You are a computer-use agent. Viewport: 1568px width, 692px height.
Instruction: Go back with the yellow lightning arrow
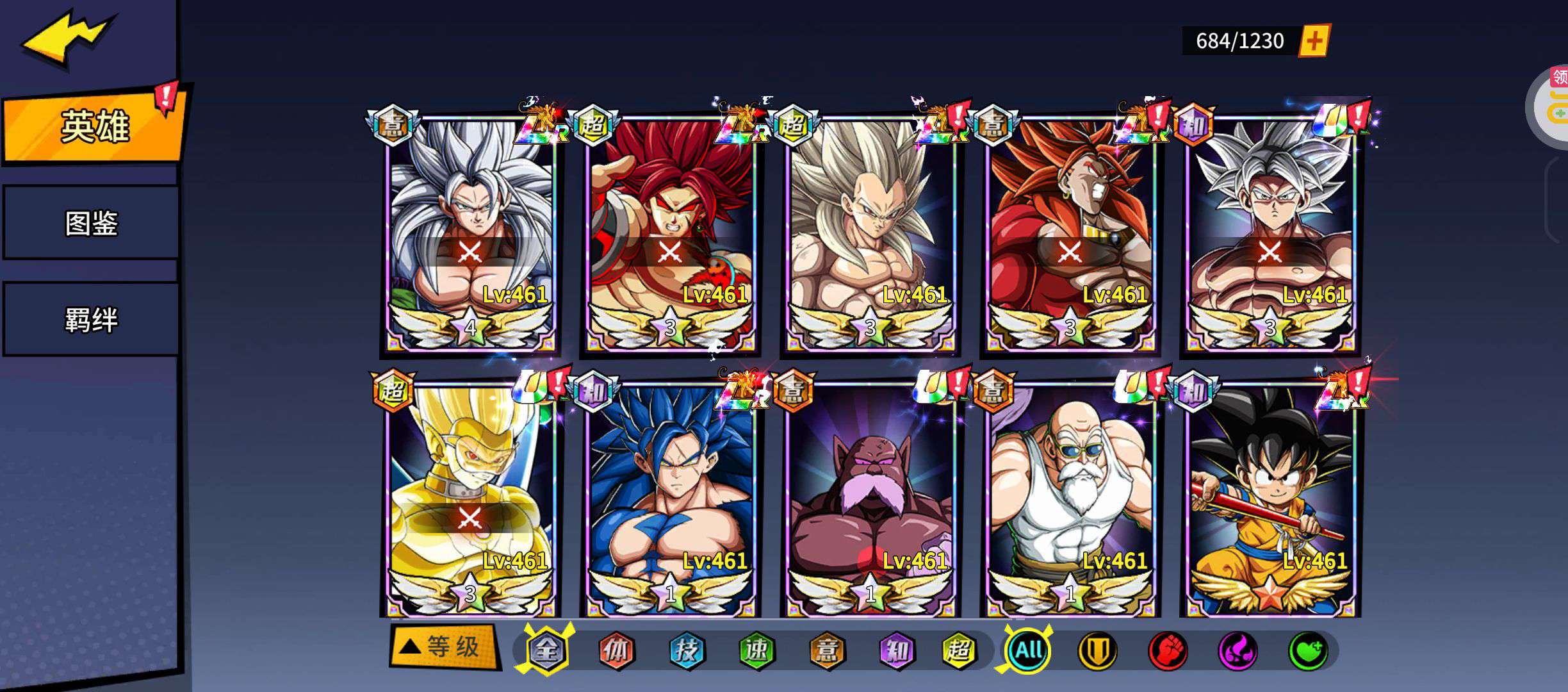[67, 37]
